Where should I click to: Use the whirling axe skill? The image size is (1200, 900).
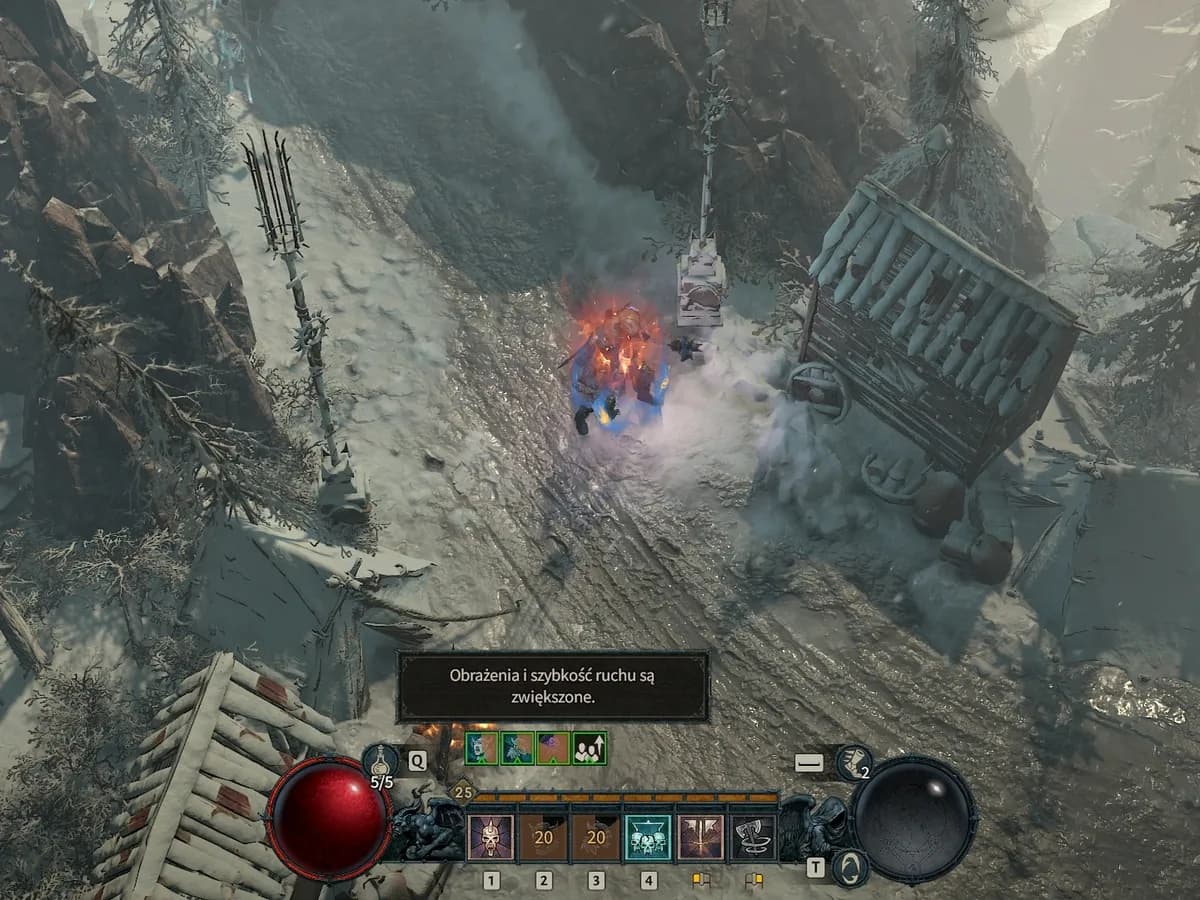pos(753,837)
